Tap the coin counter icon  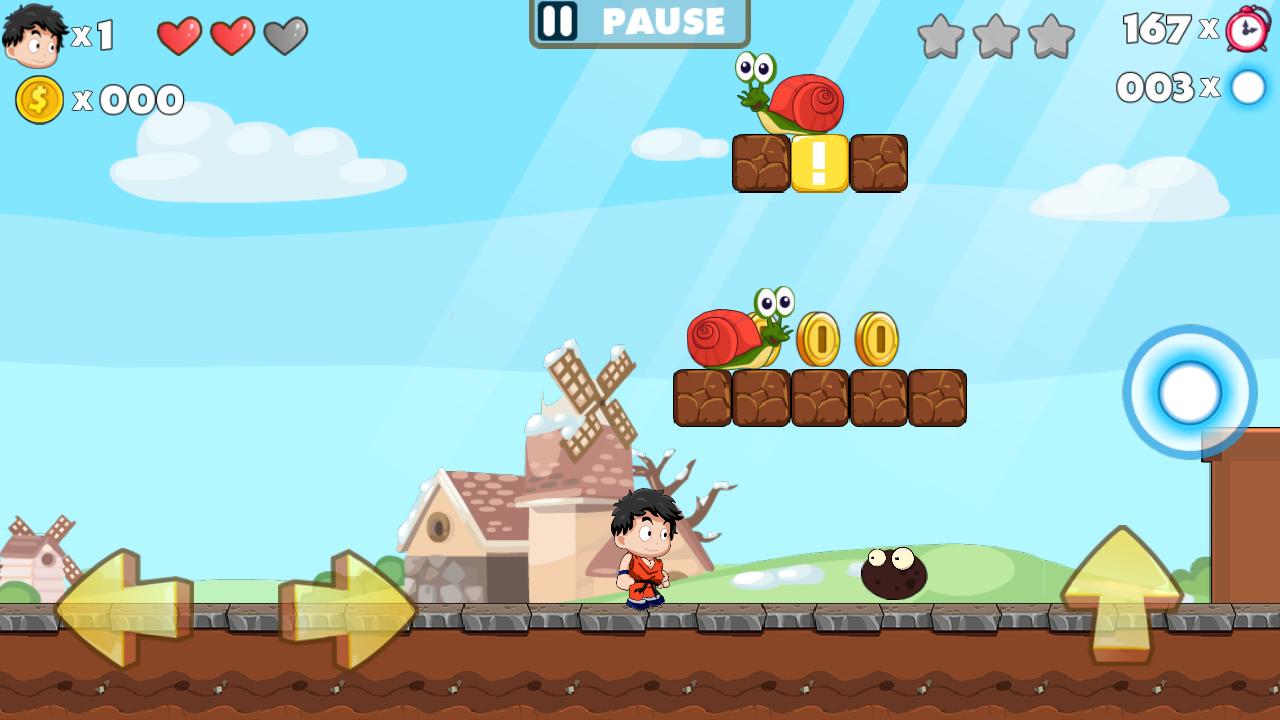38,99
